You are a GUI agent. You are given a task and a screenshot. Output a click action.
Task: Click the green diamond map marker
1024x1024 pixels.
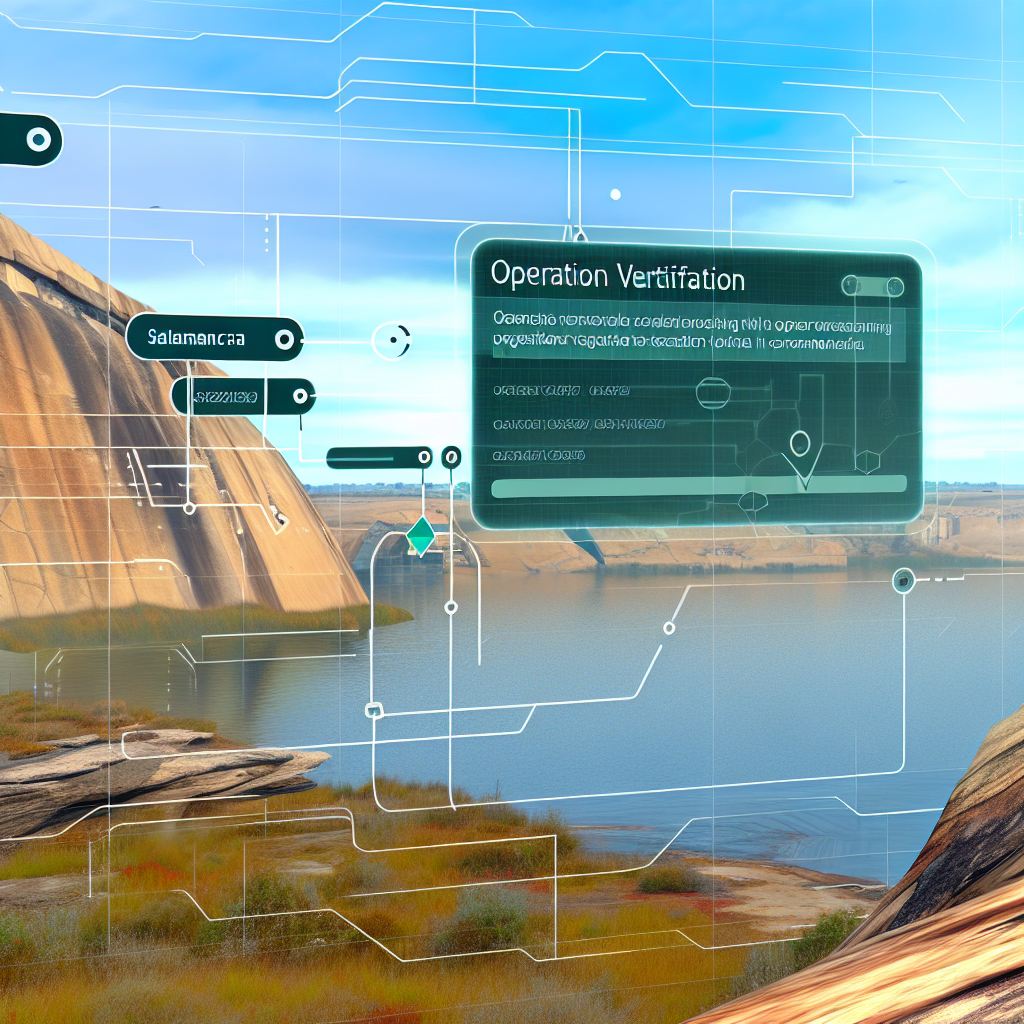pos(421,536)
